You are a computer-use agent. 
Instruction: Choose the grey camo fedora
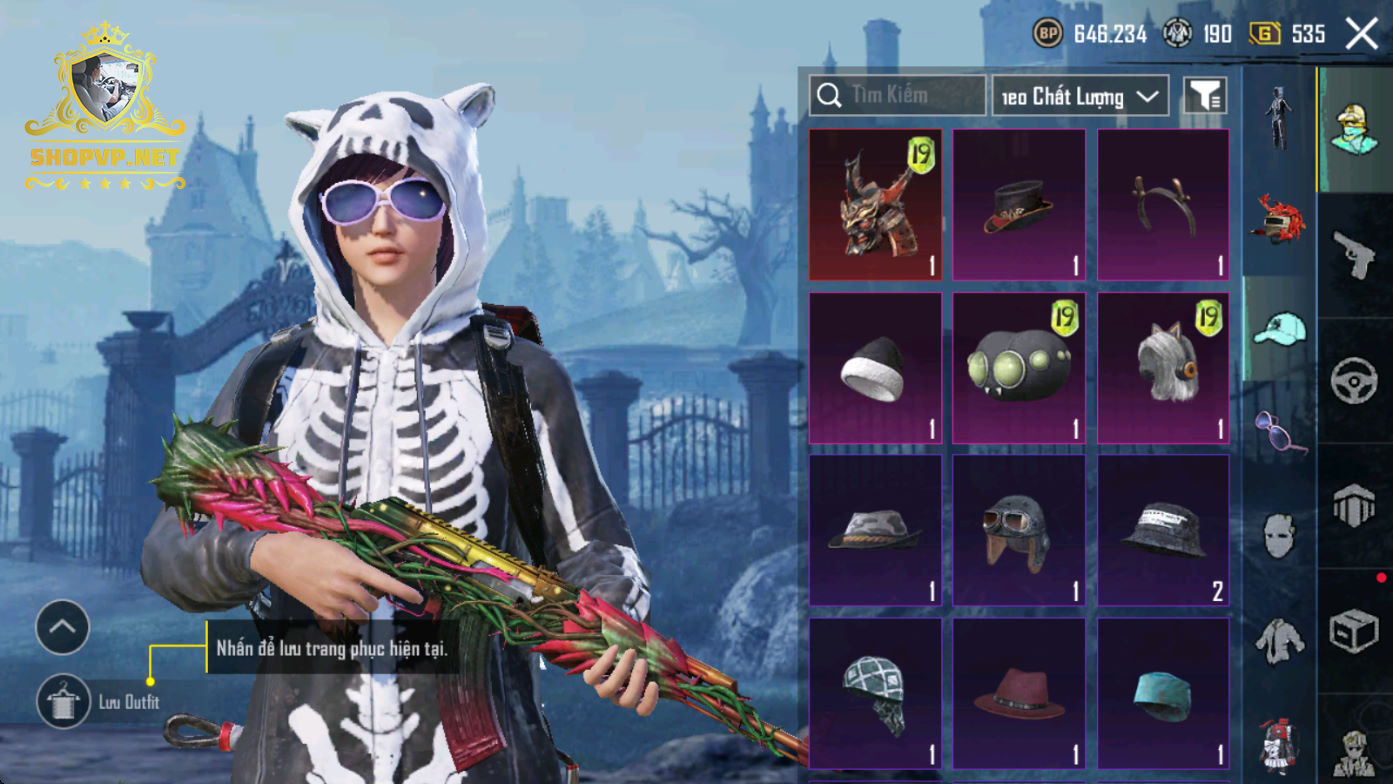pos(875,531)
